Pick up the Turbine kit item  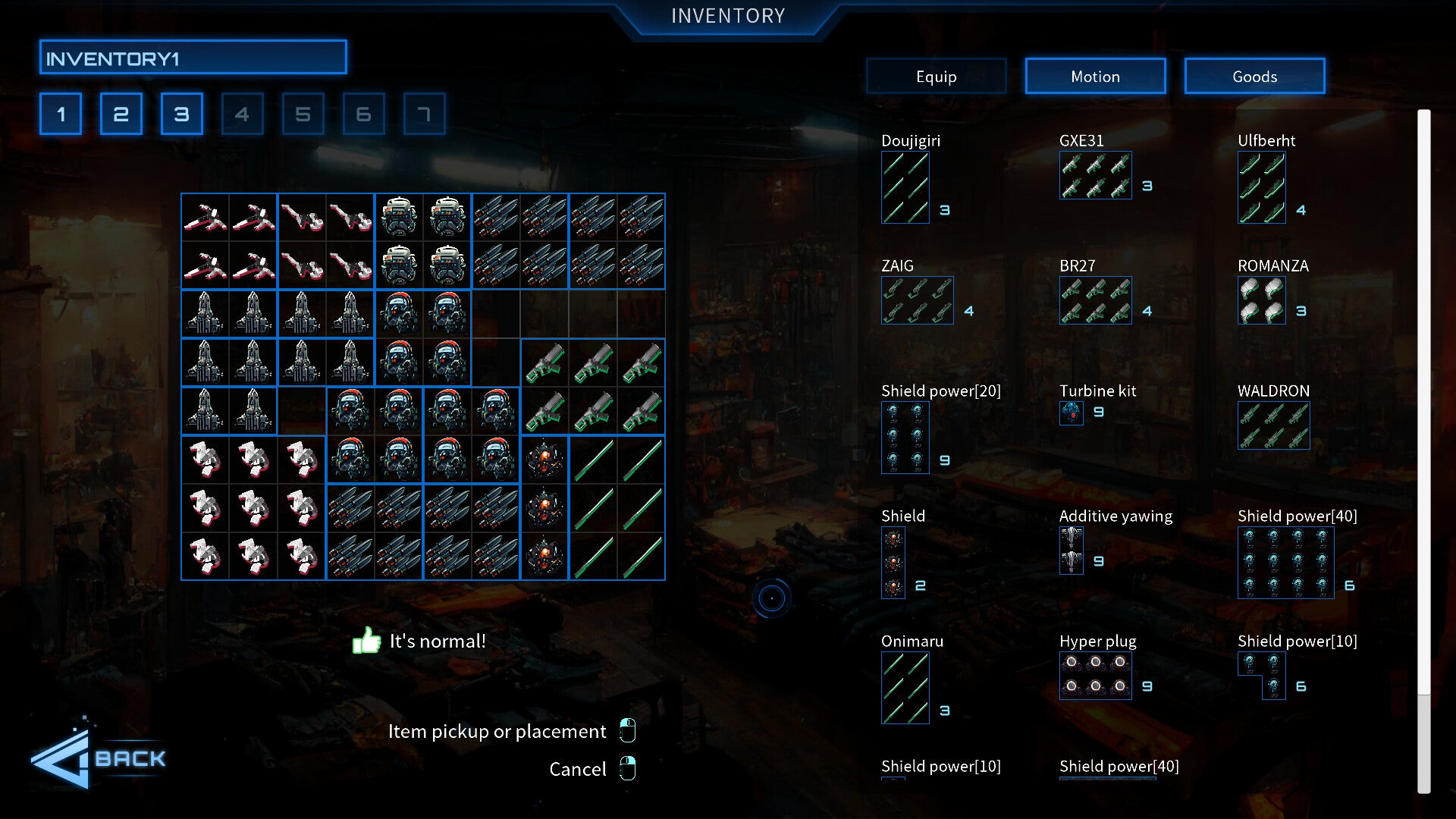(x=1071, y=413)
